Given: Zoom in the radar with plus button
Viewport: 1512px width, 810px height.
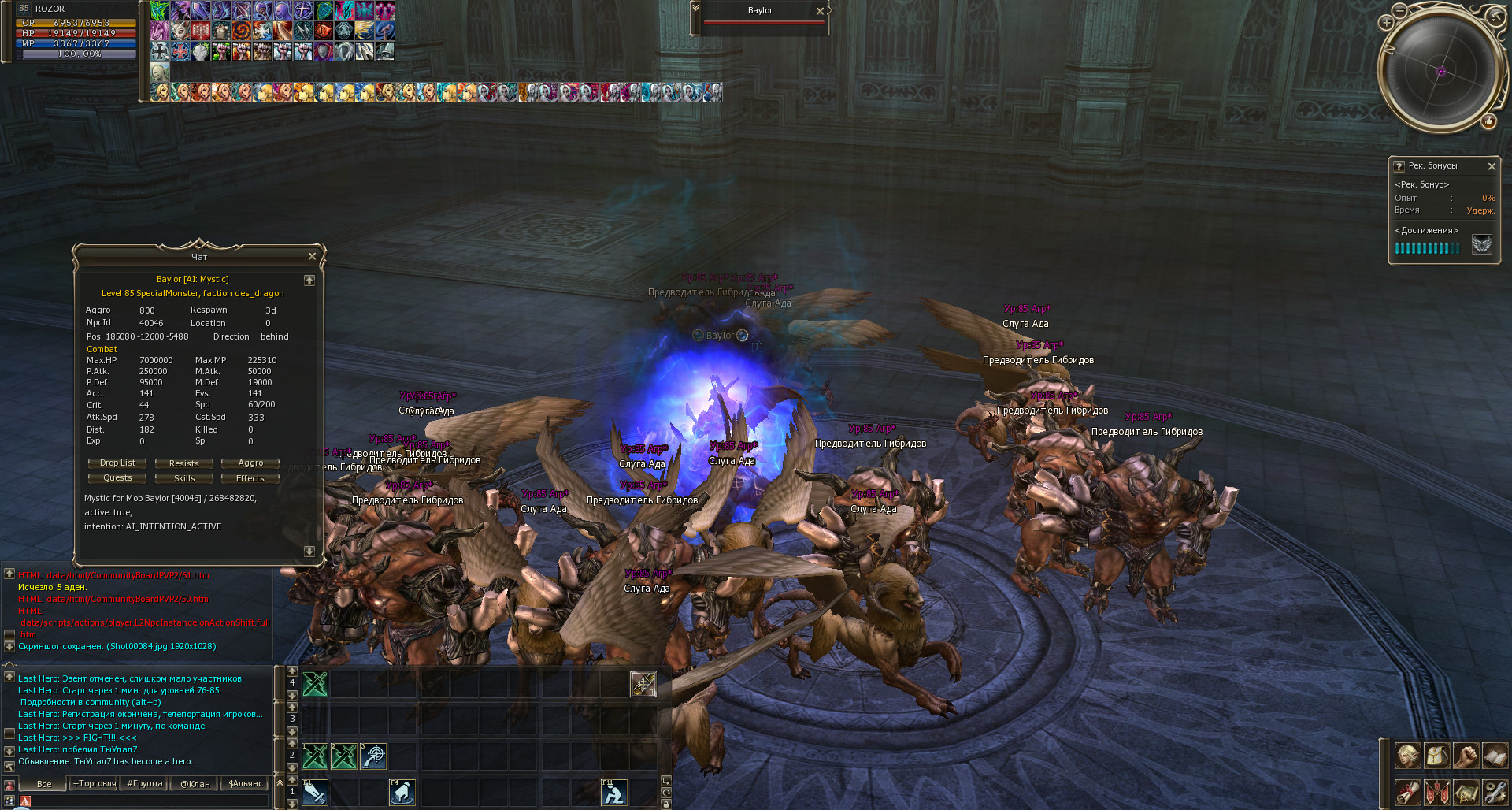Looking at the screenshot, I should point(1387,23).
